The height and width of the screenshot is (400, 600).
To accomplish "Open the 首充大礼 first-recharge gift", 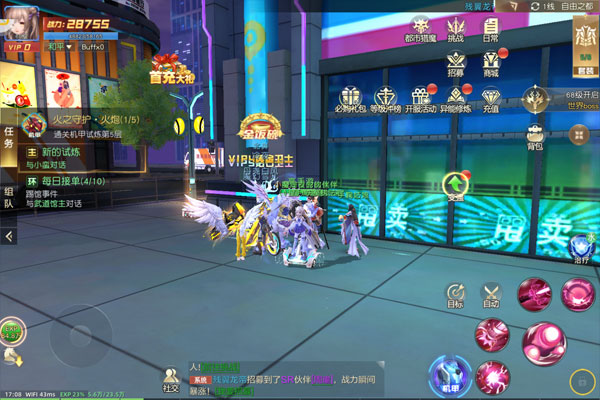I will click(168, 66).
